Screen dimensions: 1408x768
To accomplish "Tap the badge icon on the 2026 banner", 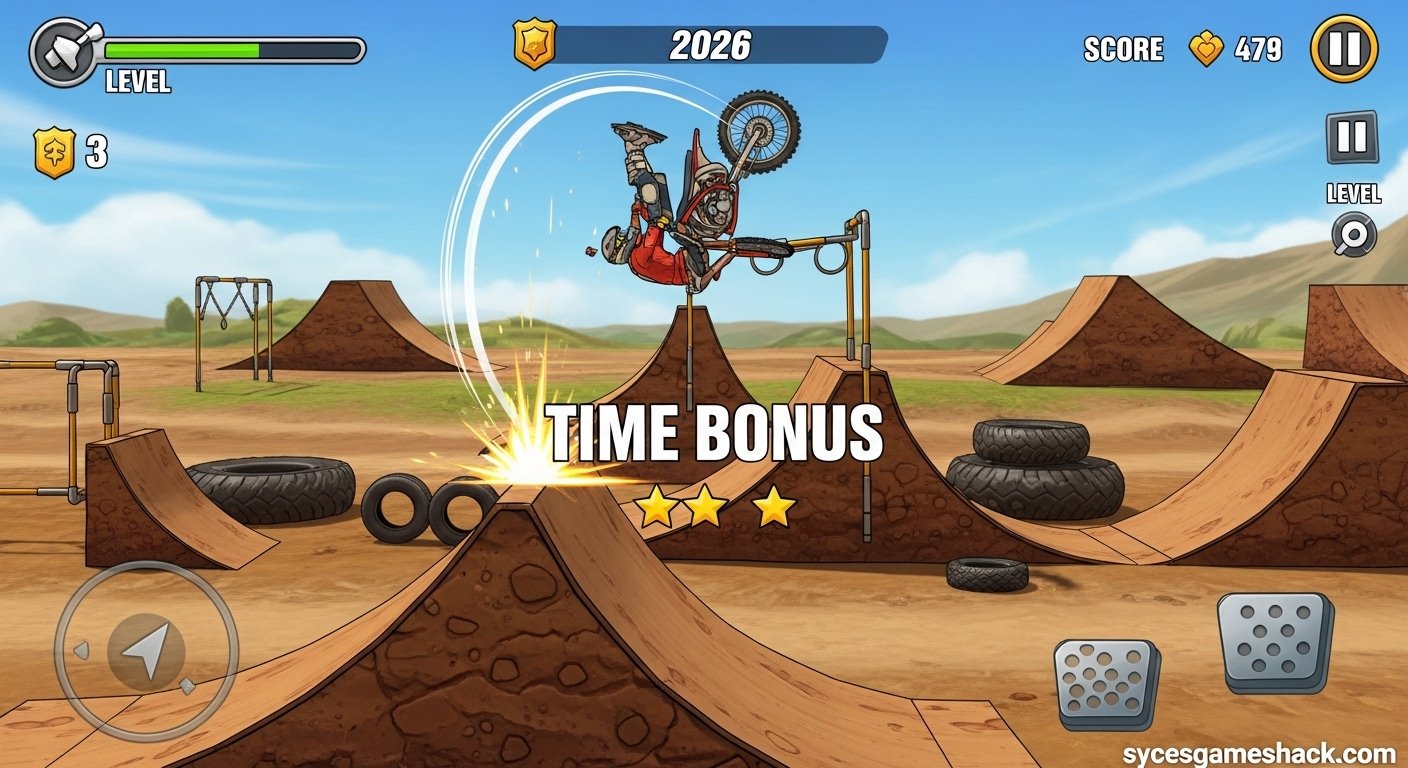I will click(x=536, y=44).
